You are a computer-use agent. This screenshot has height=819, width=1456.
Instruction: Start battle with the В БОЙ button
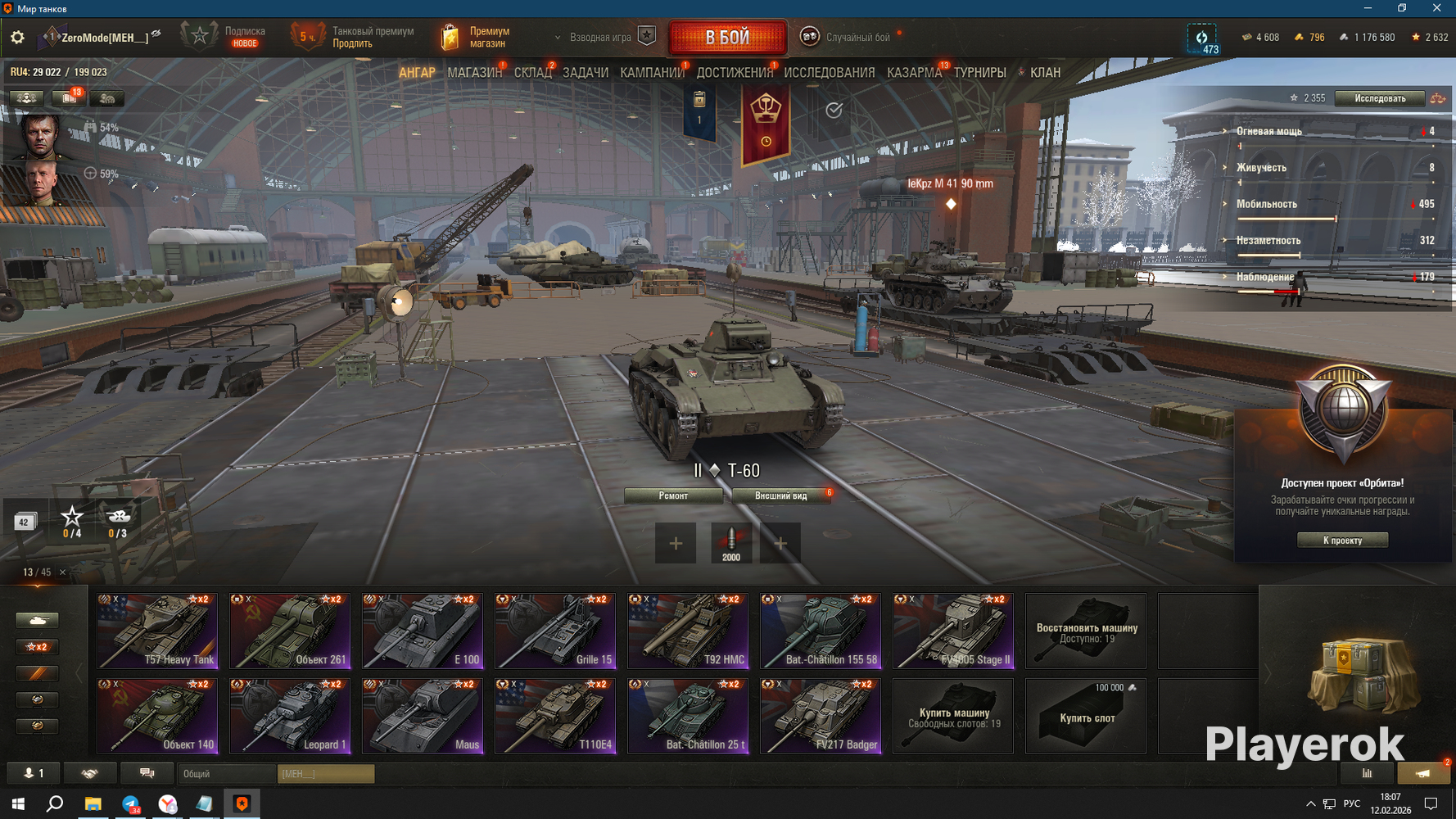pyautogui.click(x=727, y=37)
